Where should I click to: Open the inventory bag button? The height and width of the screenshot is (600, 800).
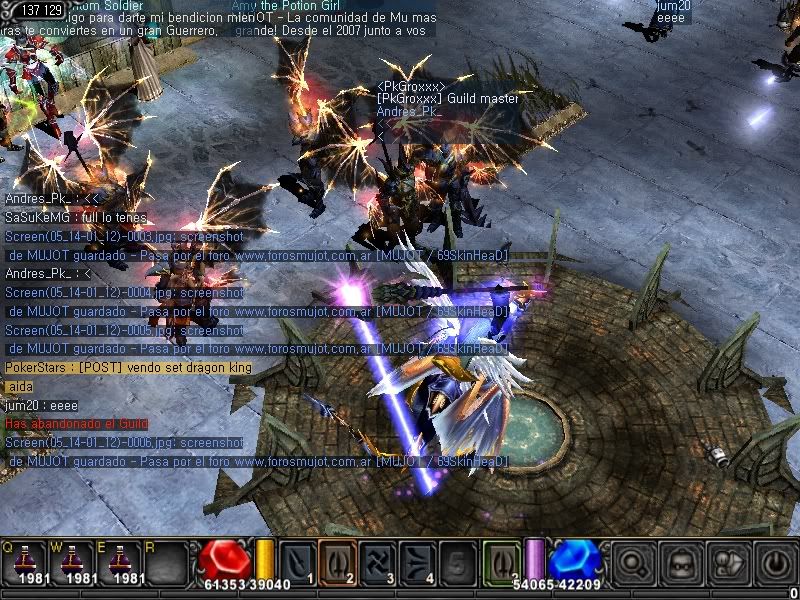725,563
